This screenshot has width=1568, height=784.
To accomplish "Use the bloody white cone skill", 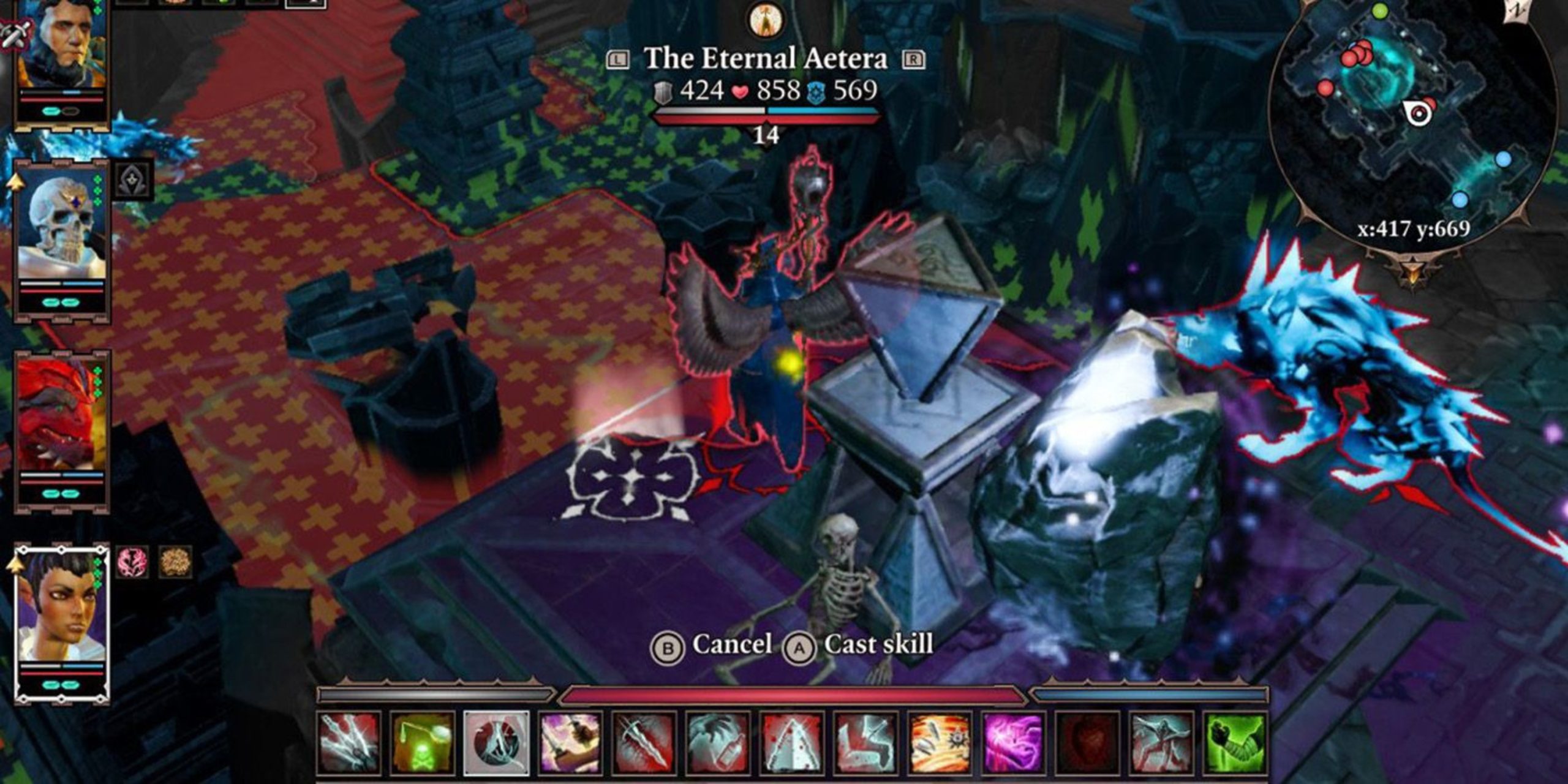I will point(792,743).
